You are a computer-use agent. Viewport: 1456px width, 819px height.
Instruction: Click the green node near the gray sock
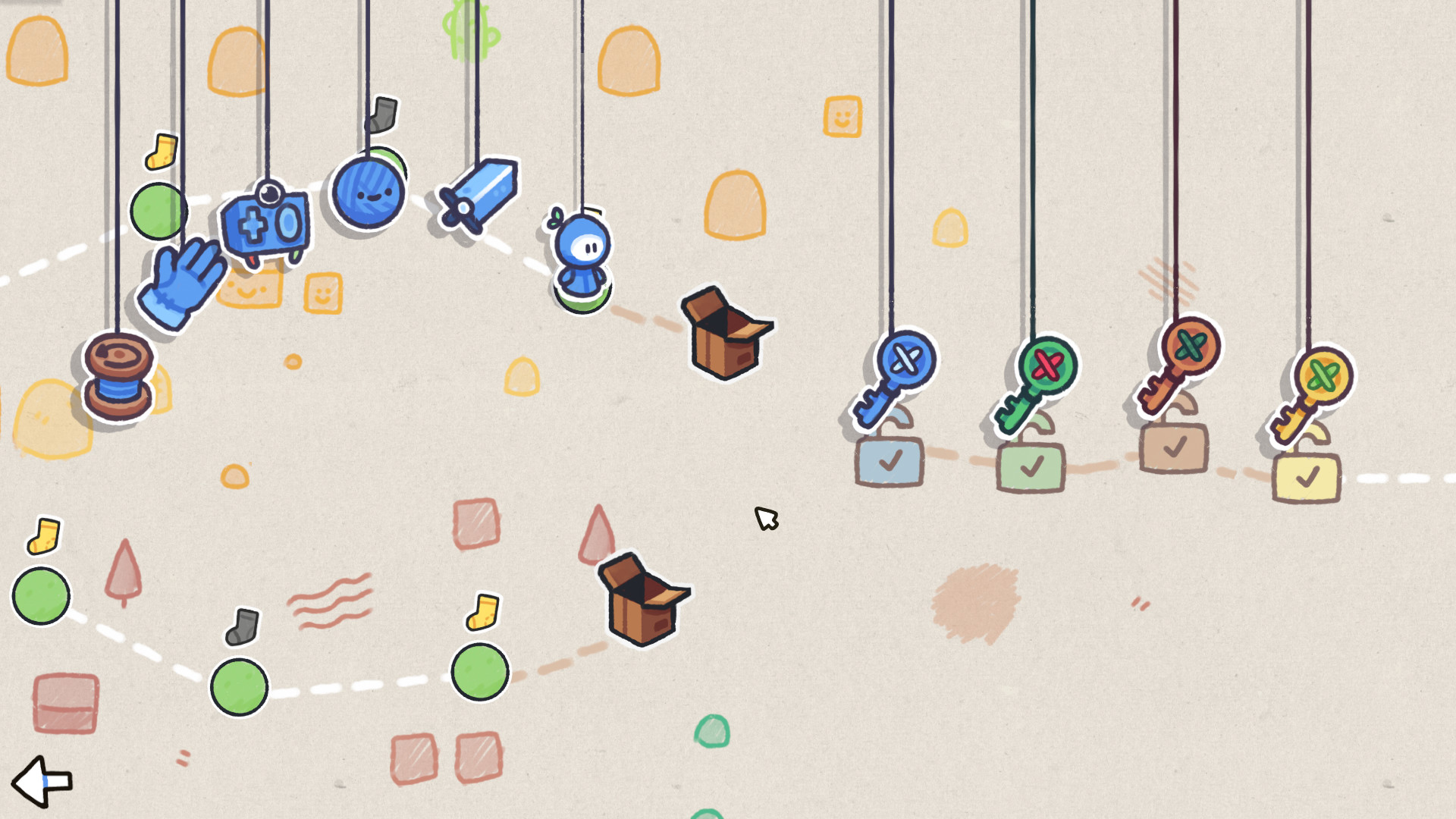[239, 686]
